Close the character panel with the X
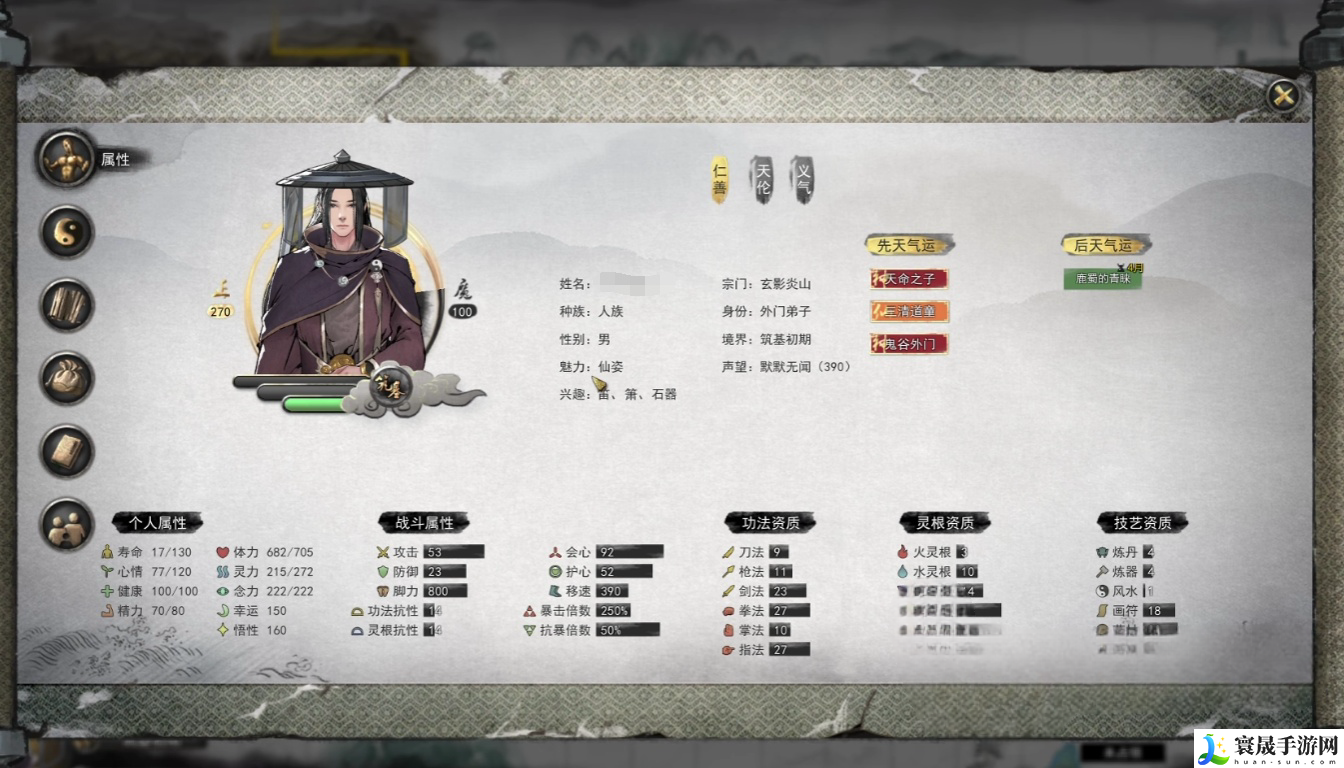This screenshot has width=1344, height=768. tap(1283, 96)
